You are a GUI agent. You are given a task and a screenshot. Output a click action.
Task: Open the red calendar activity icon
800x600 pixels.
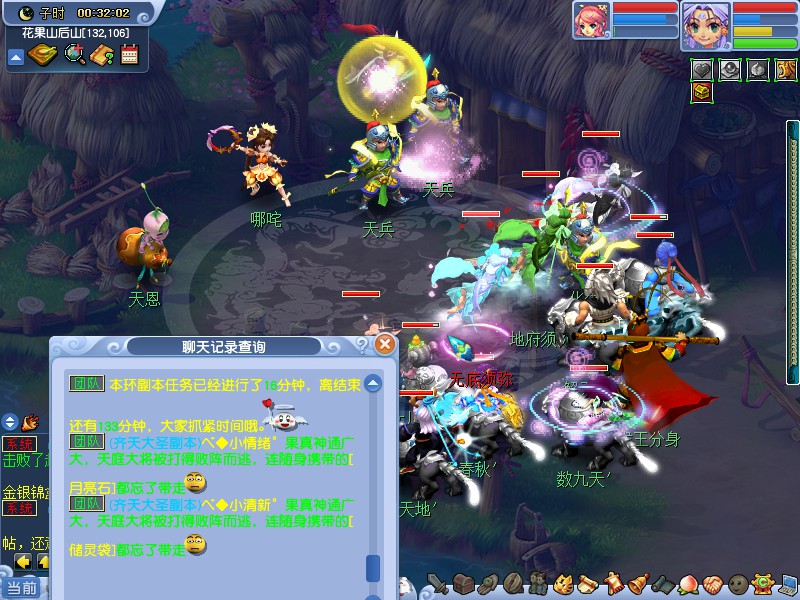click(128, 55)
